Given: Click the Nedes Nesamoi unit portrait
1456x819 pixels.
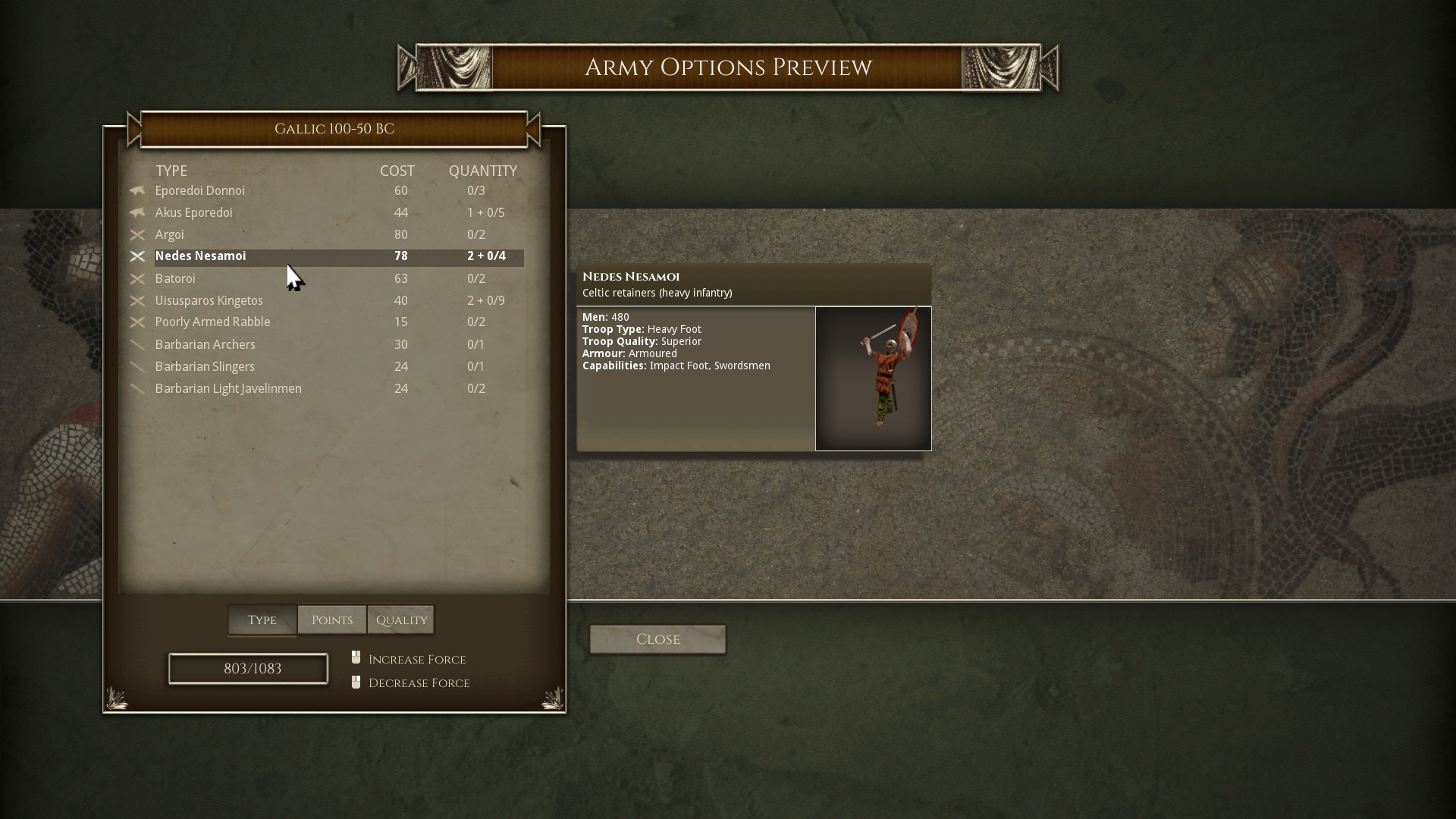Looking at the screenshot, I should tap(873, 378).
